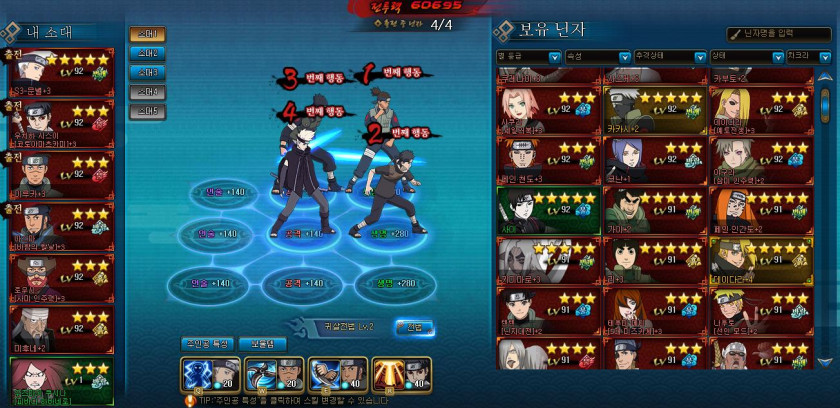The height and width of the screenshot is (408, 840).
Task: Open the 소대3 squad tab
Action: (x=147, y=73)
